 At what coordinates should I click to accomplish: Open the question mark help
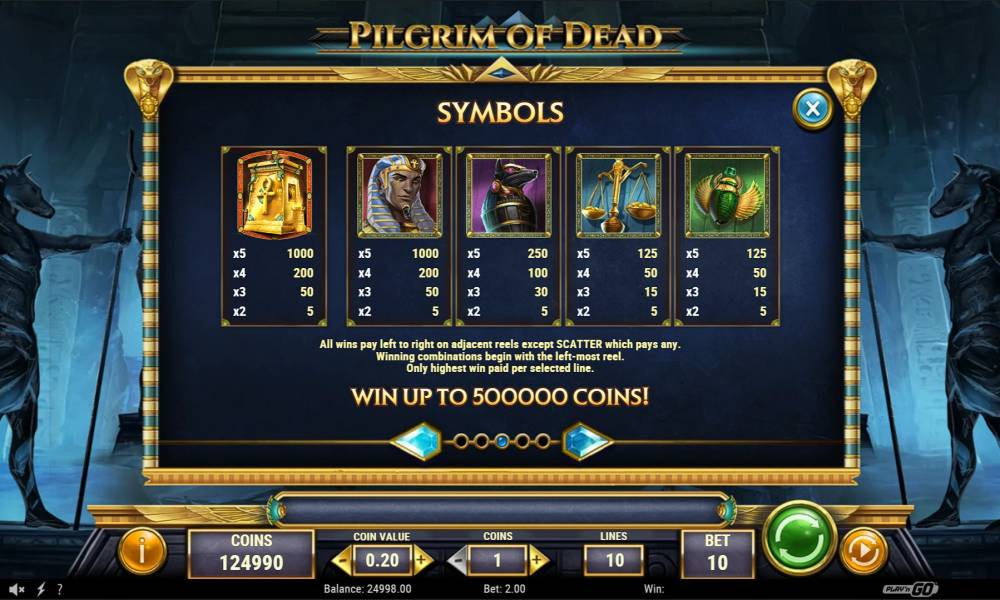click(x=60, y=589)
